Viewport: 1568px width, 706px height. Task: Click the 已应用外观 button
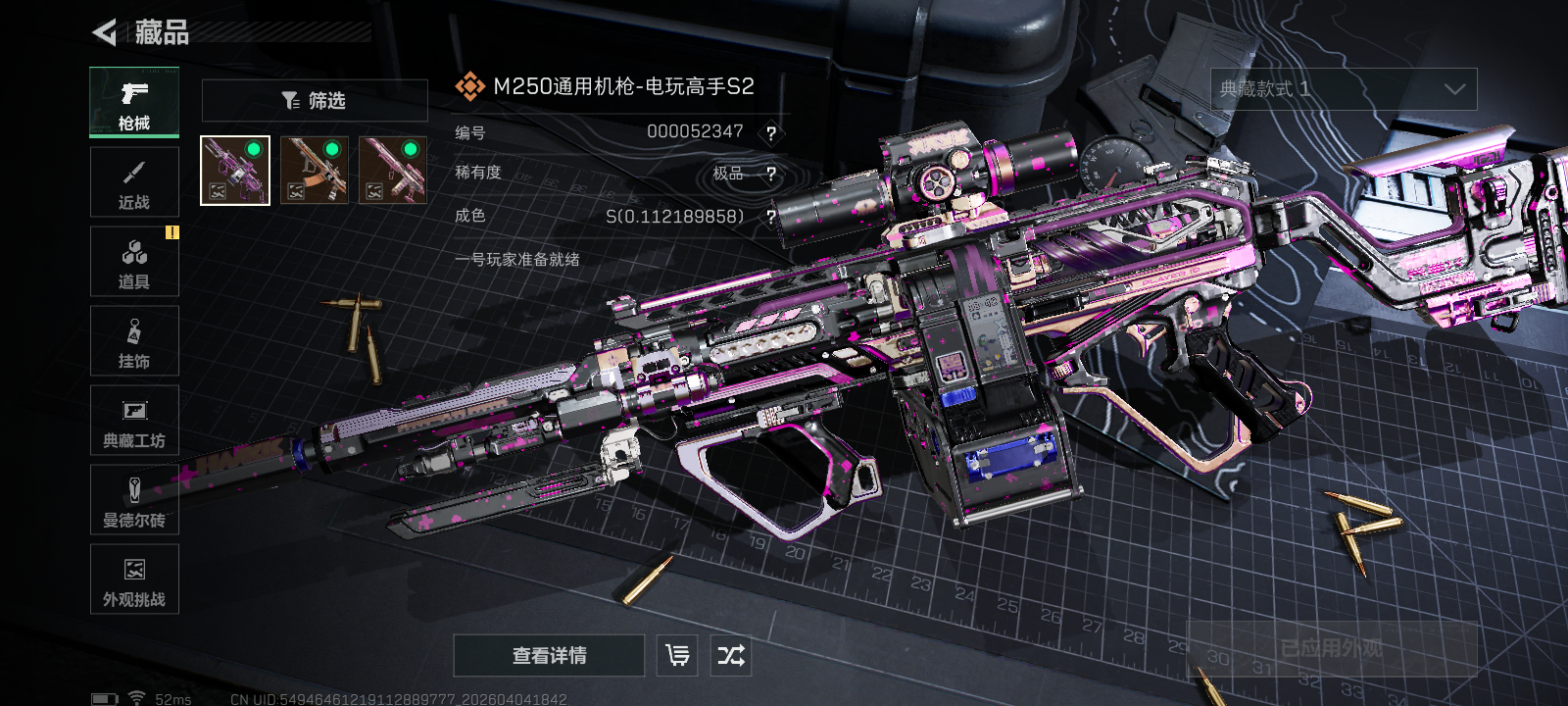point(1331,648)
